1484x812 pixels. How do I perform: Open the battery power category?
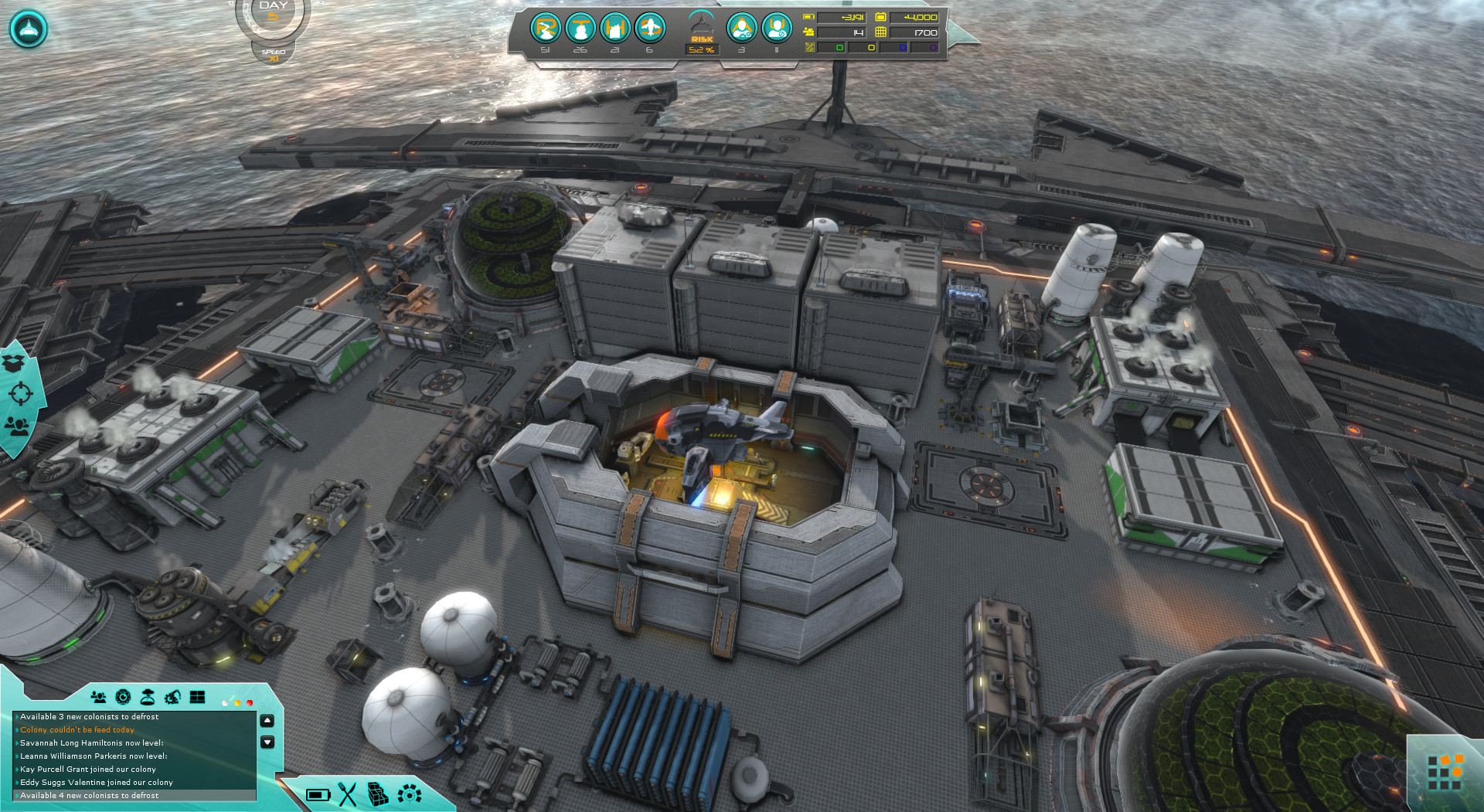(x=318, y=794)
